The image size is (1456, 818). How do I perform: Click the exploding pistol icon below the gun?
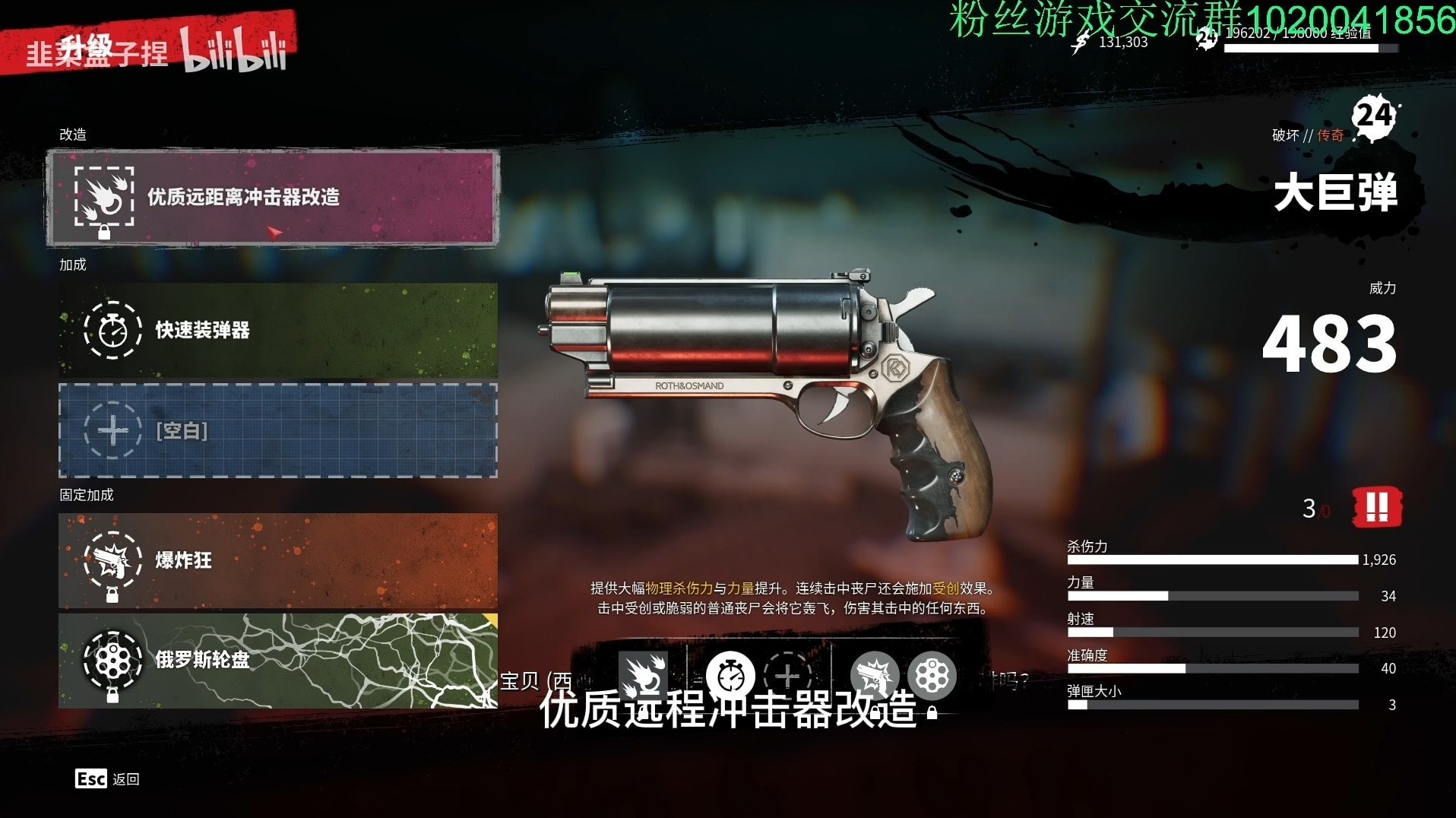click(x=874, y=675)
